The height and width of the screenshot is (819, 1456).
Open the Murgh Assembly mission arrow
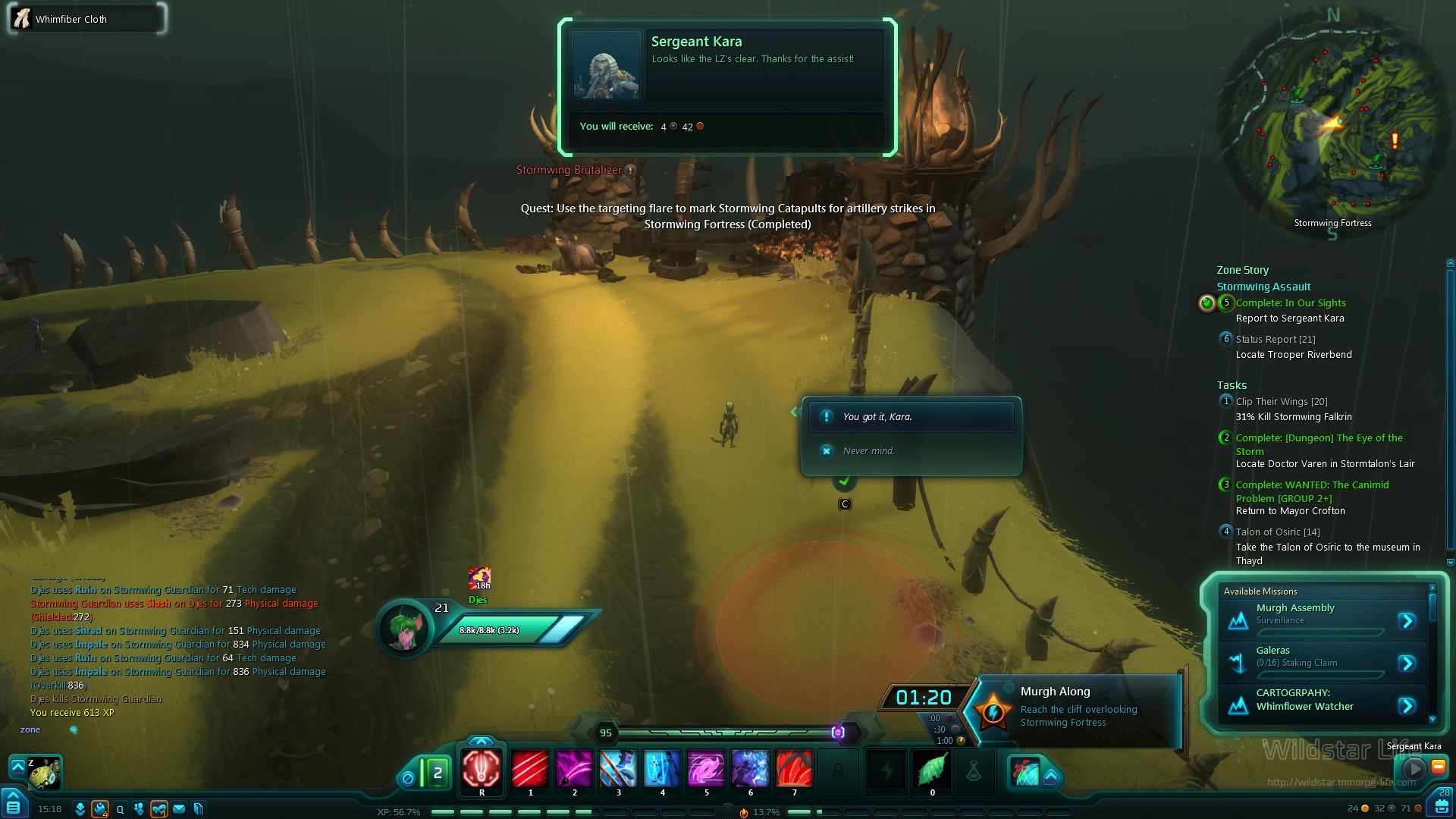coord(1407,621)
